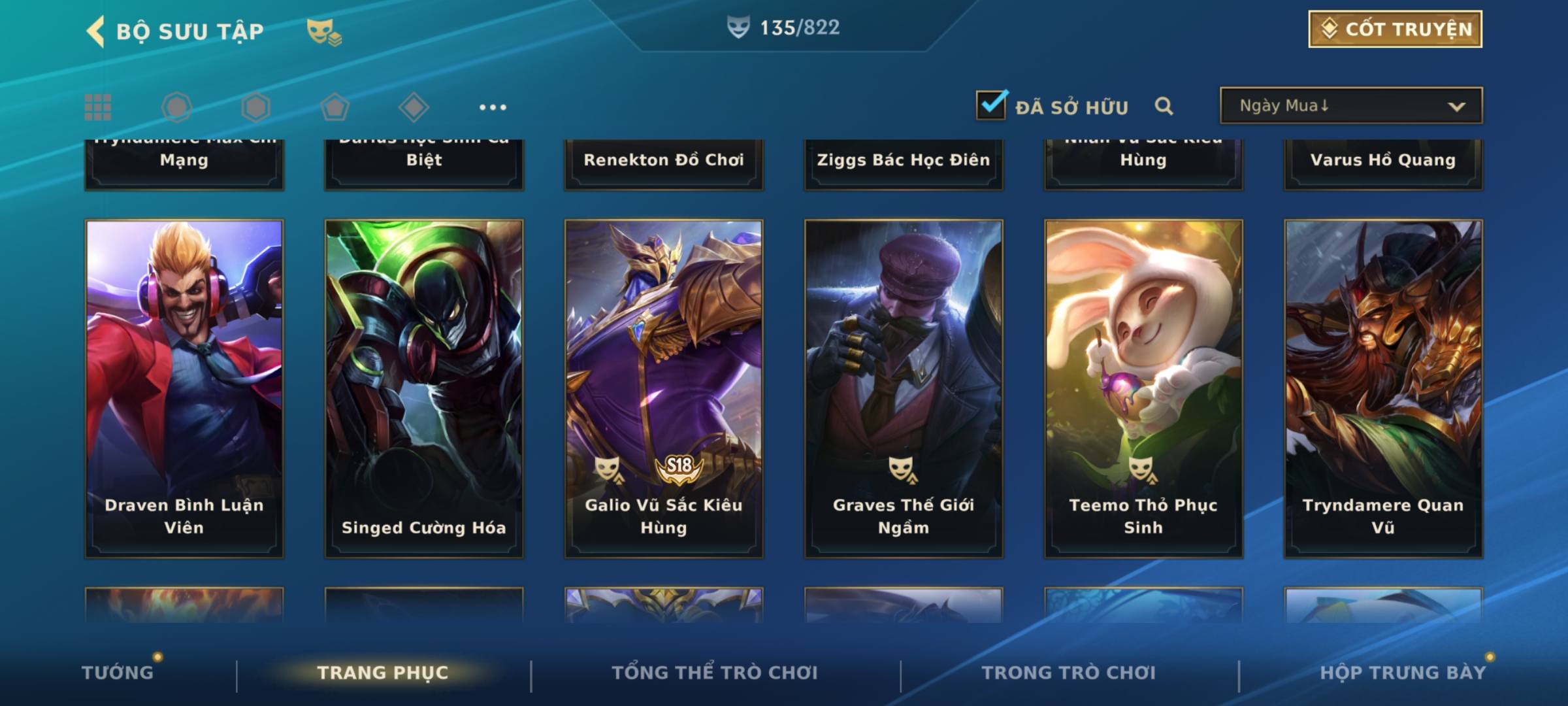Select Galio Vũ Sắc Kiêu Hùng skin

pos(664,388)
